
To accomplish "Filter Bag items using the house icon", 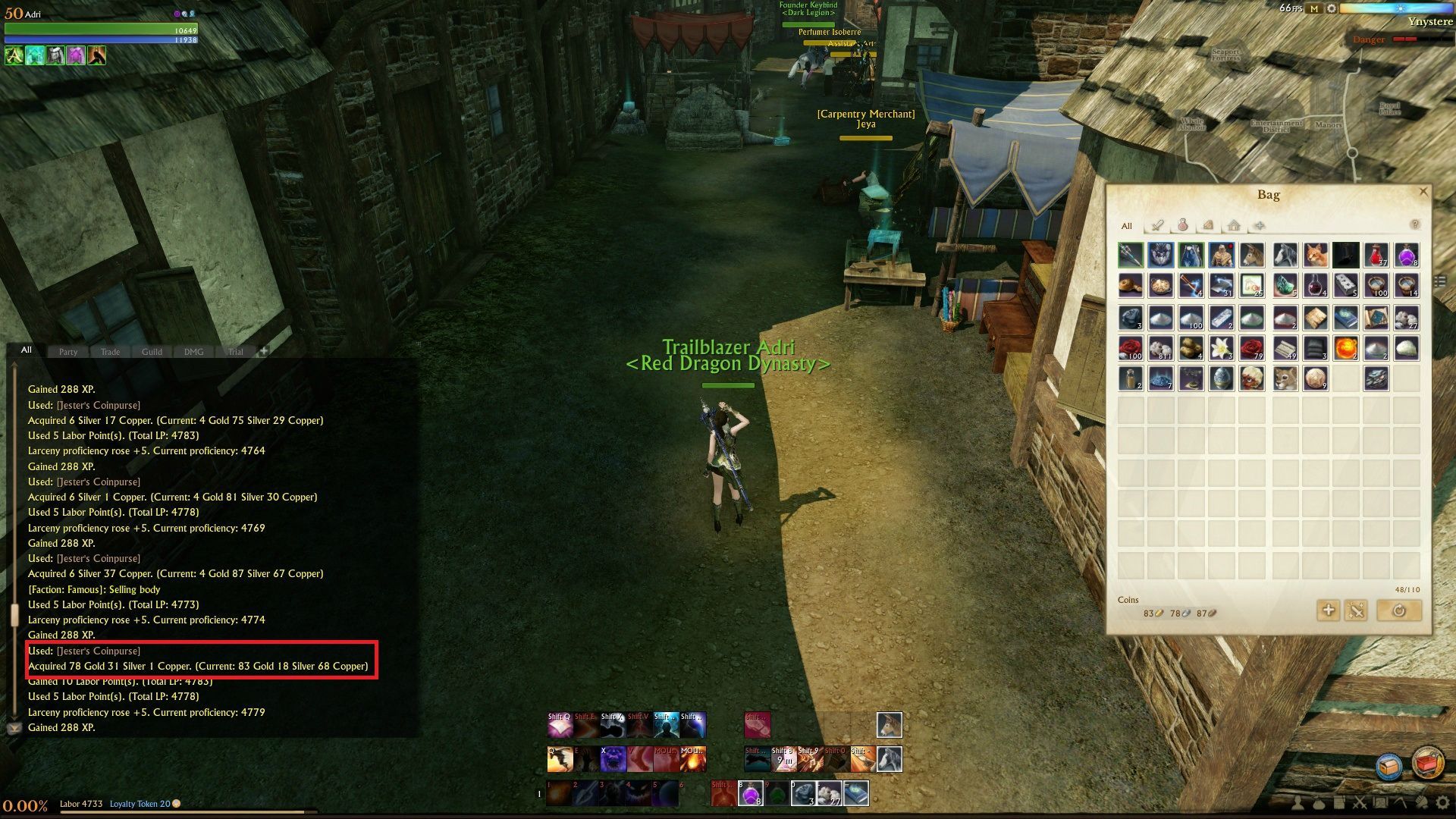I will click(x=1233, y=226).
